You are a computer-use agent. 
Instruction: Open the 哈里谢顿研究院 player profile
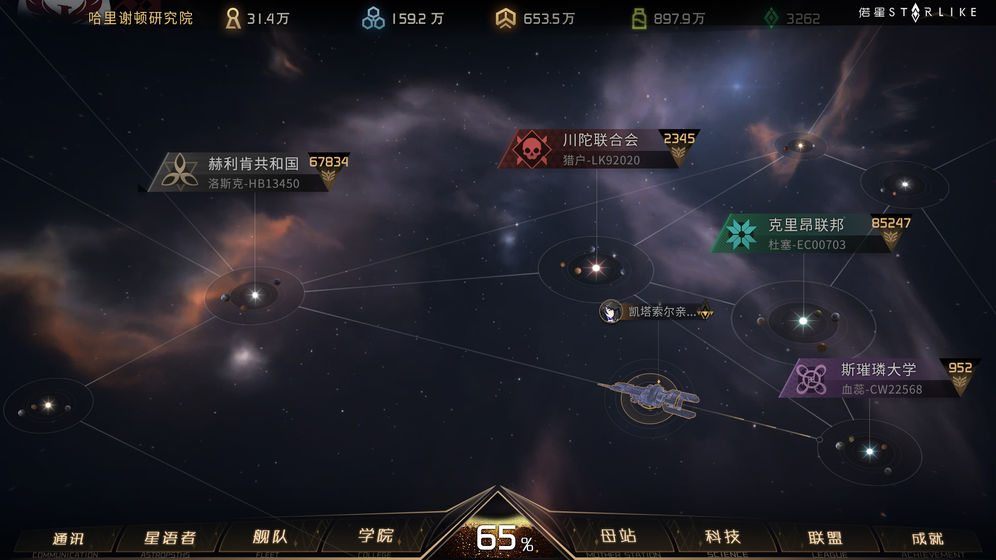(140, 18)
